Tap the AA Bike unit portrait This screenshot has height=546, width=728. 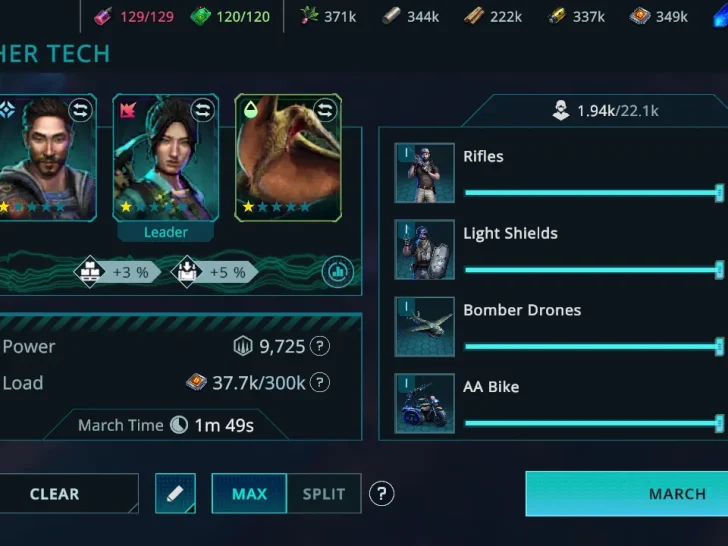point(424,404)
